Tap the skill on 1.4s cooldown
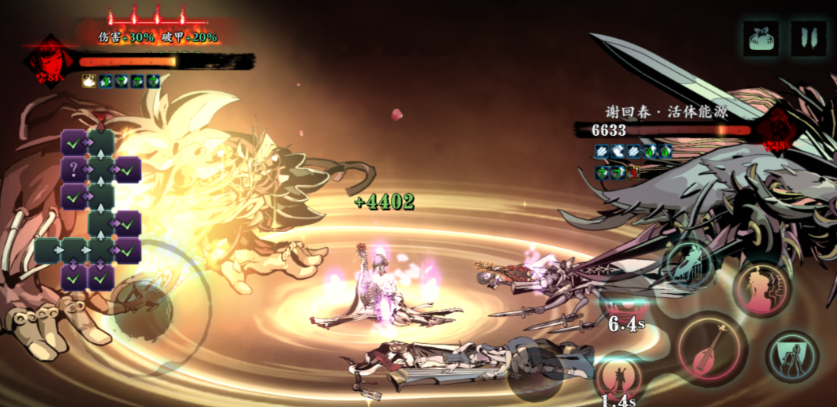 click(619, 378)
